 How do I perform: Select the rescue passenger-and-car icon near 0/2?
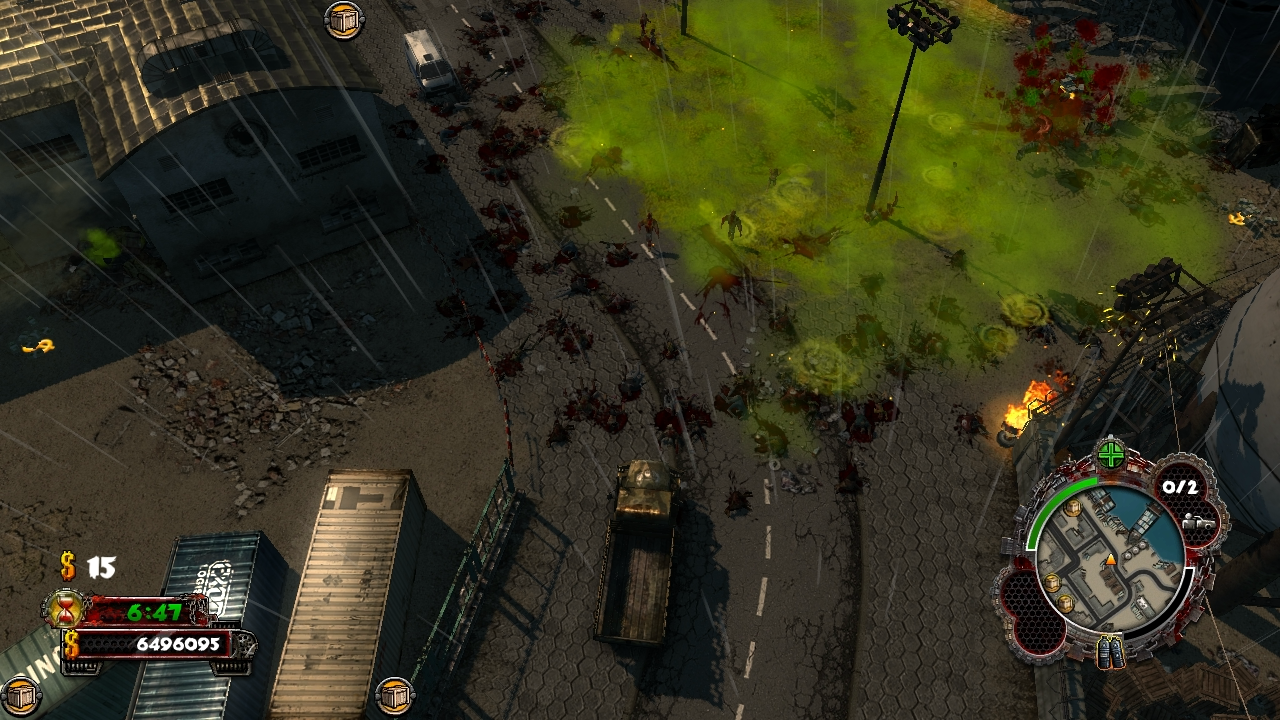(1199, 523)
